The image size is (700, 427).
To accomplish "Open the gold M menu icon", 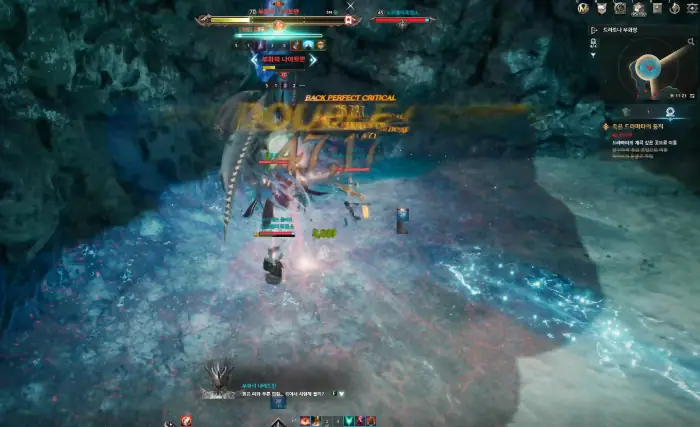I will [x=585, y=8].
